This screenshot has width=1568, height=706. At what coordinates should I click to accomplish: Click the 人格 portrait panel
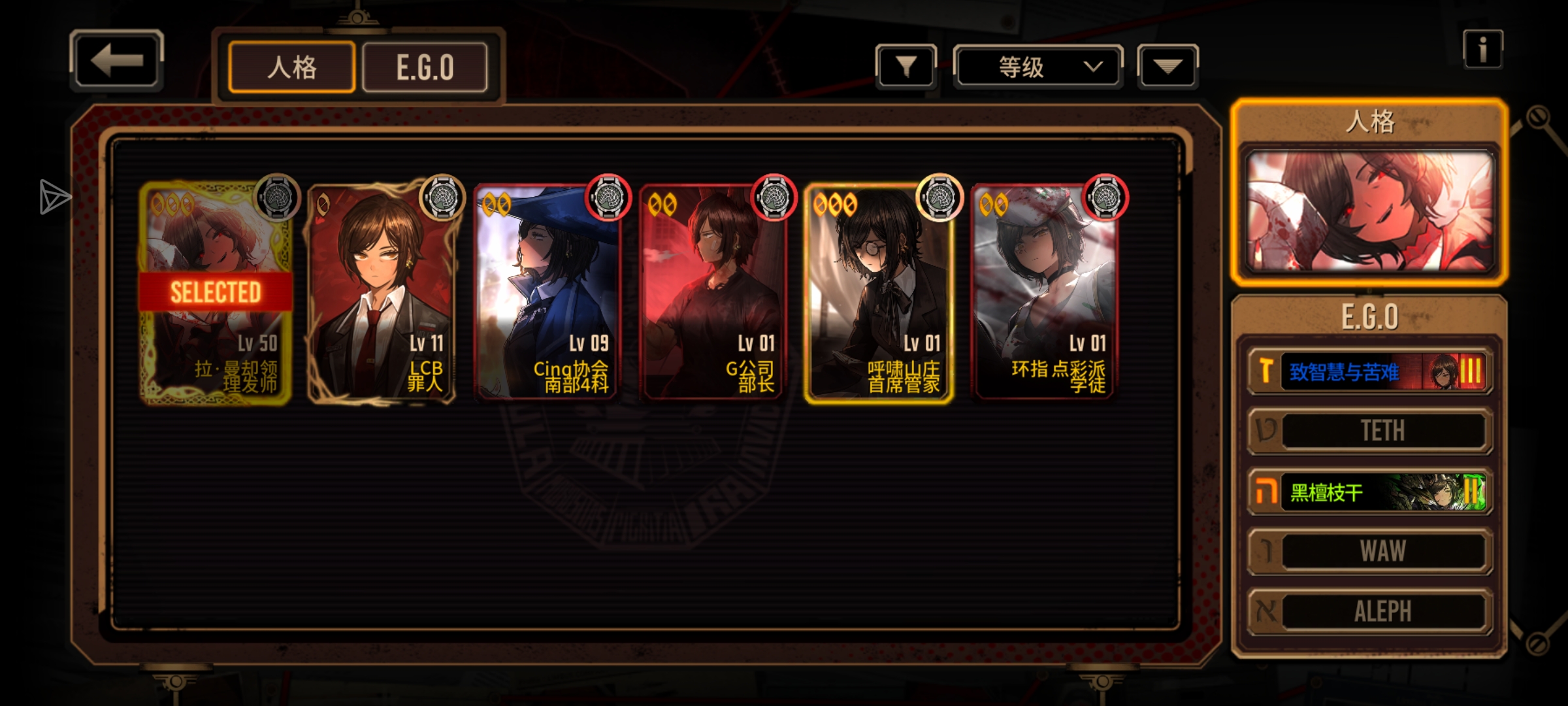pyautogui.click(x=1369, y=210)
